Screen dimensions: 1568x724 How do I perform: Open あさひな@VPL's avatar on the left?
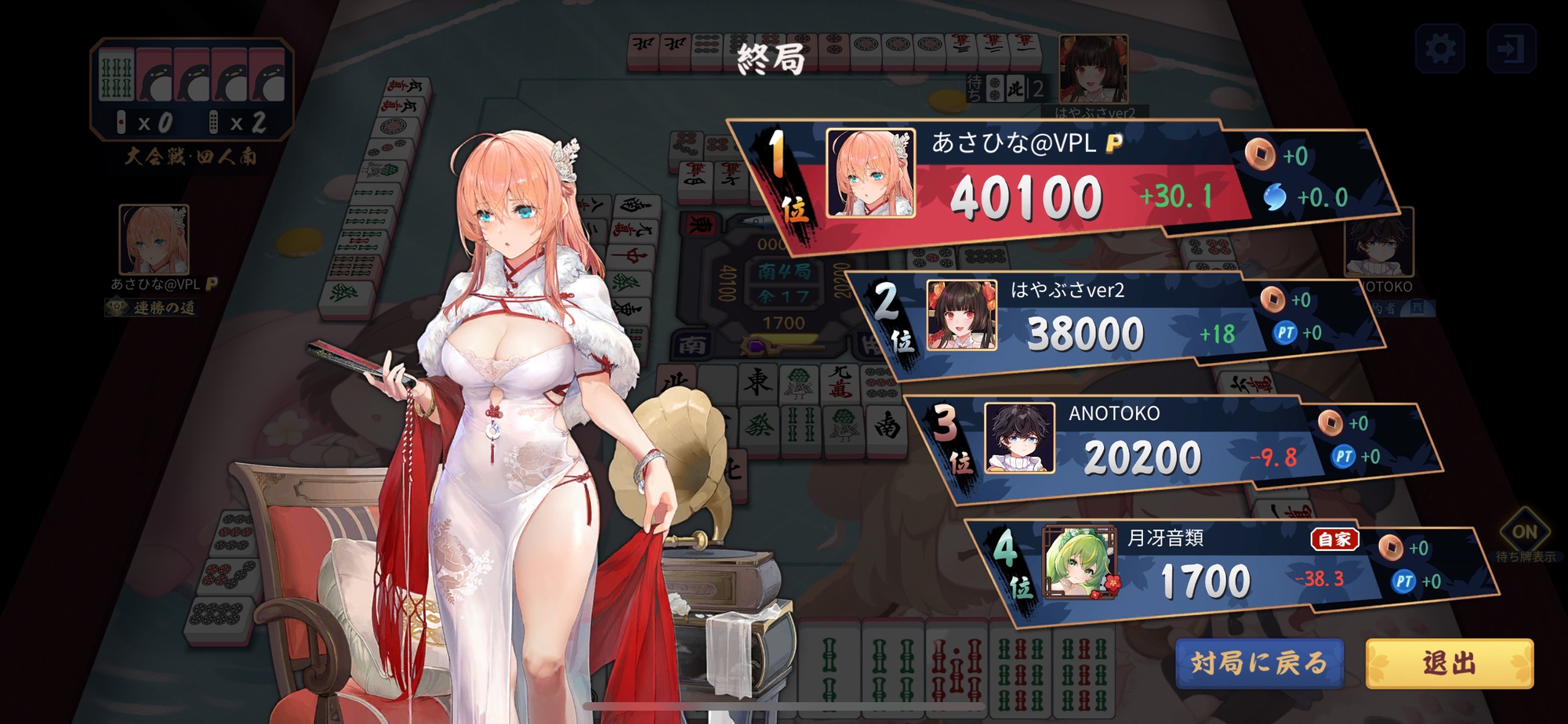154,240
